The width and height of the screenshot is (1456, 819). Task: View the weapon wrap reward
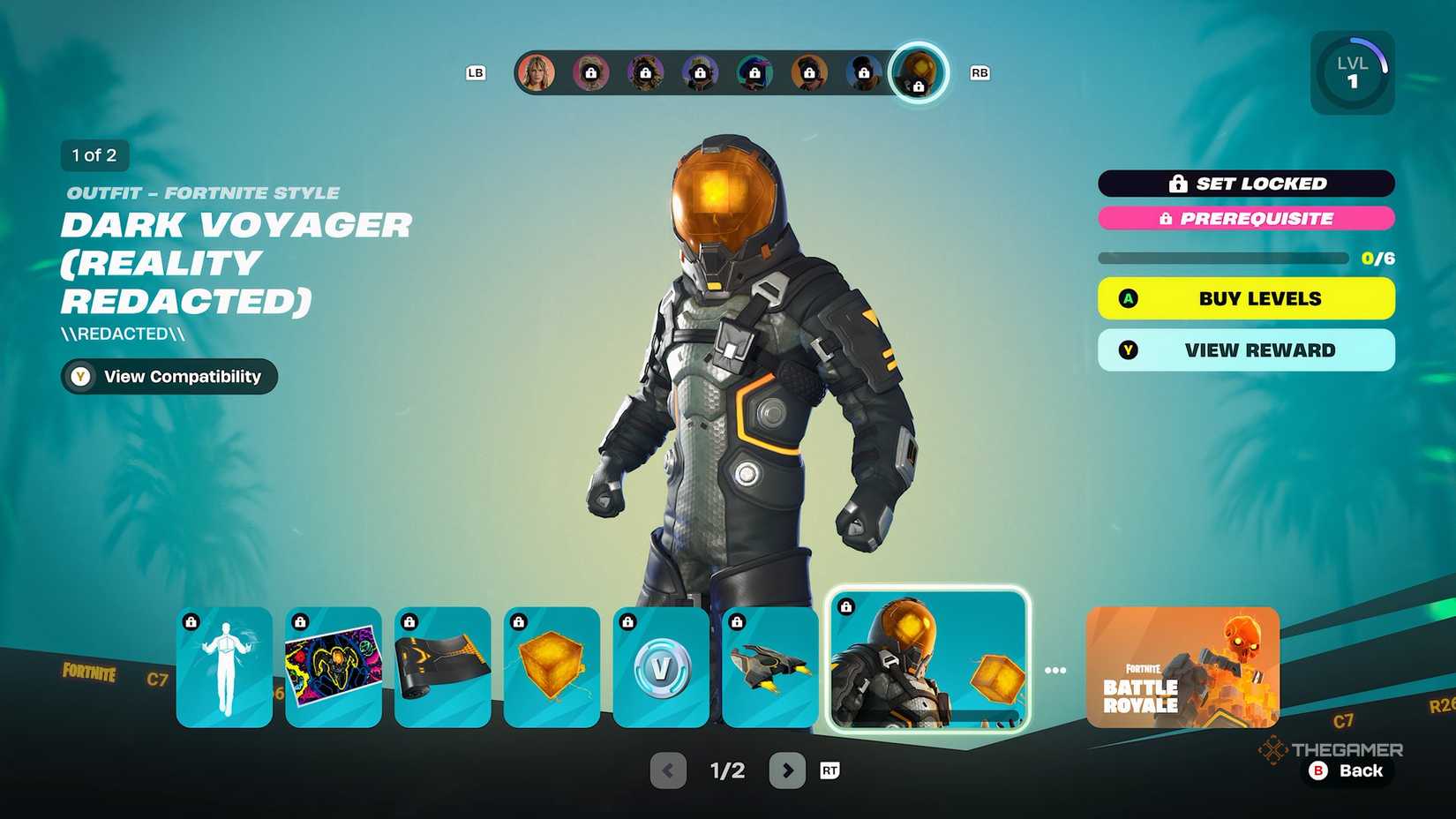(442, 668)
